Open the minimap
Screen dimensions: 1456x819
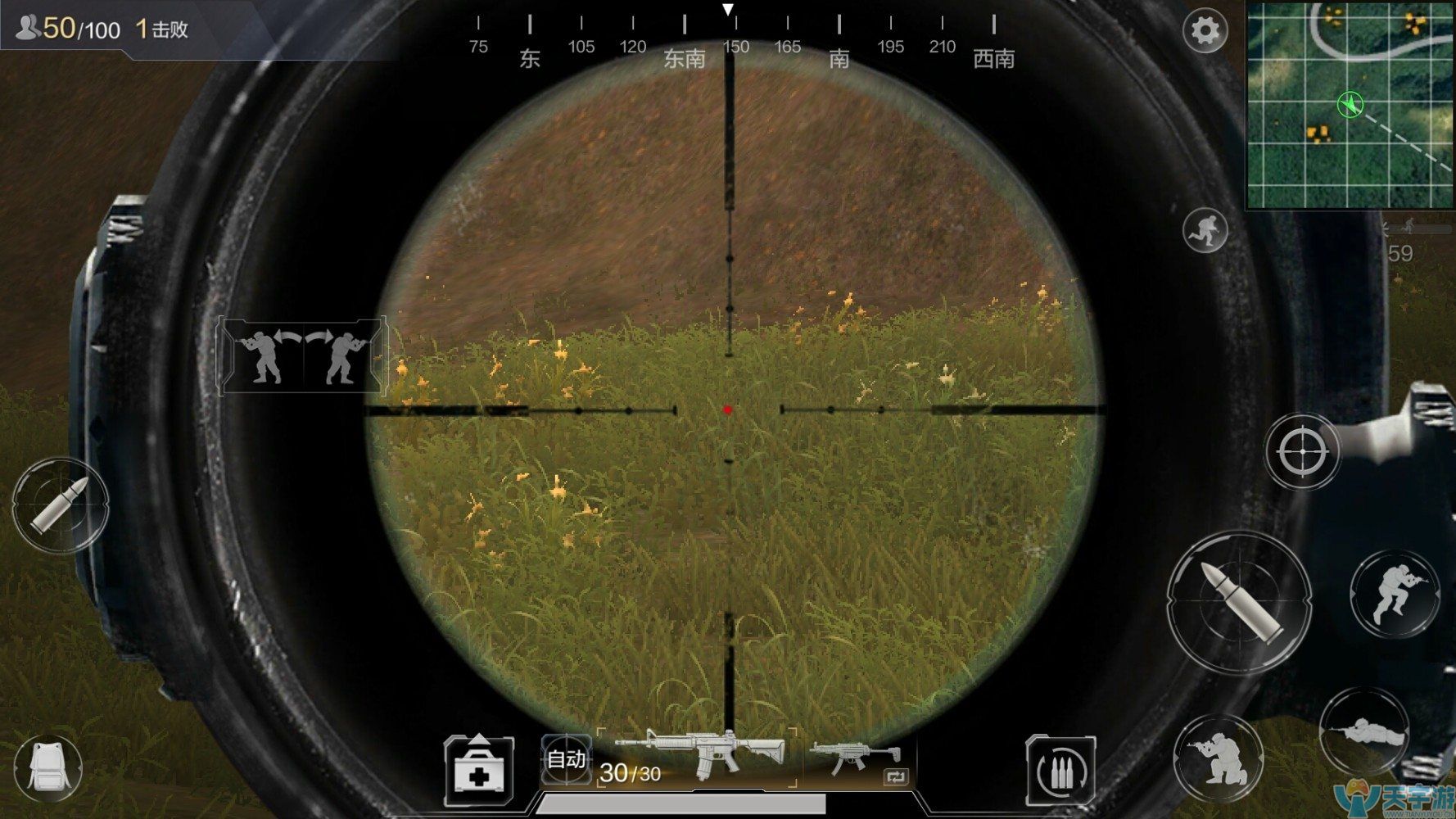(x=1350, y=104)
